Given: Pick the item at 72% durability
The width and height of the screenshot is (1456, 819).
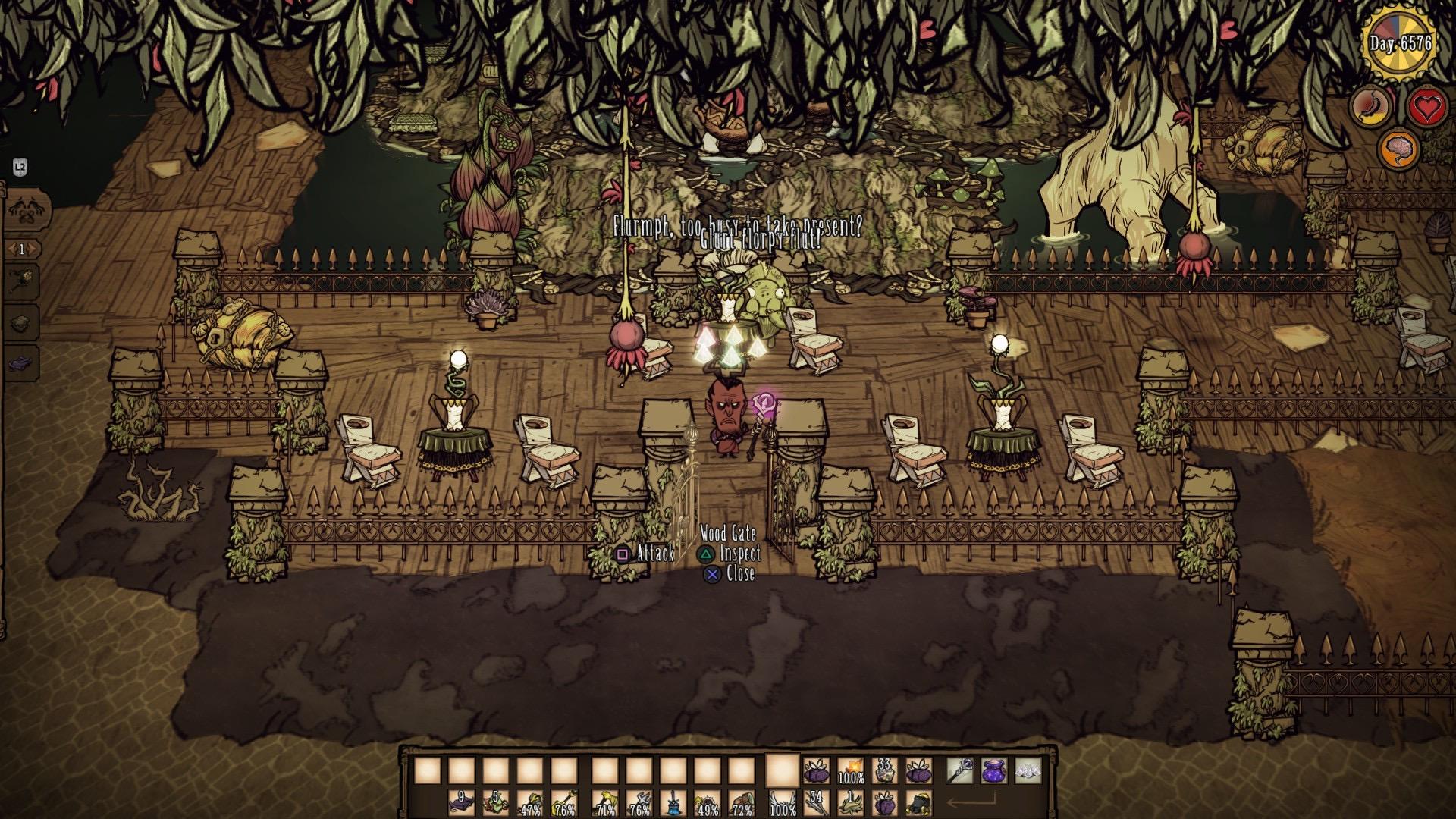Looking at the screenshot, I should point(742,803).
